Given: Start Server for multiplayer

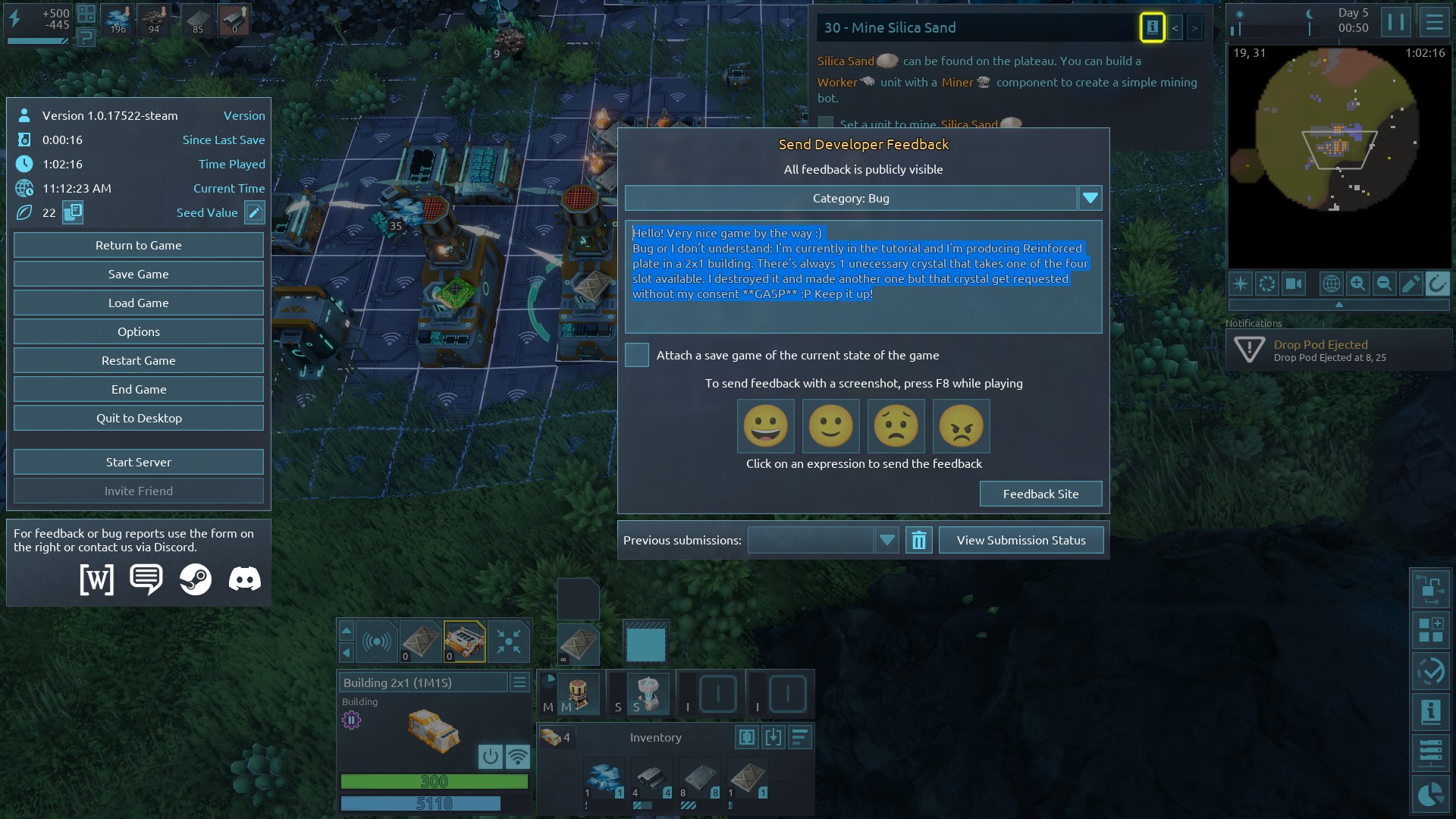Looking at the screenshot, I should click(x=138, y=462).
